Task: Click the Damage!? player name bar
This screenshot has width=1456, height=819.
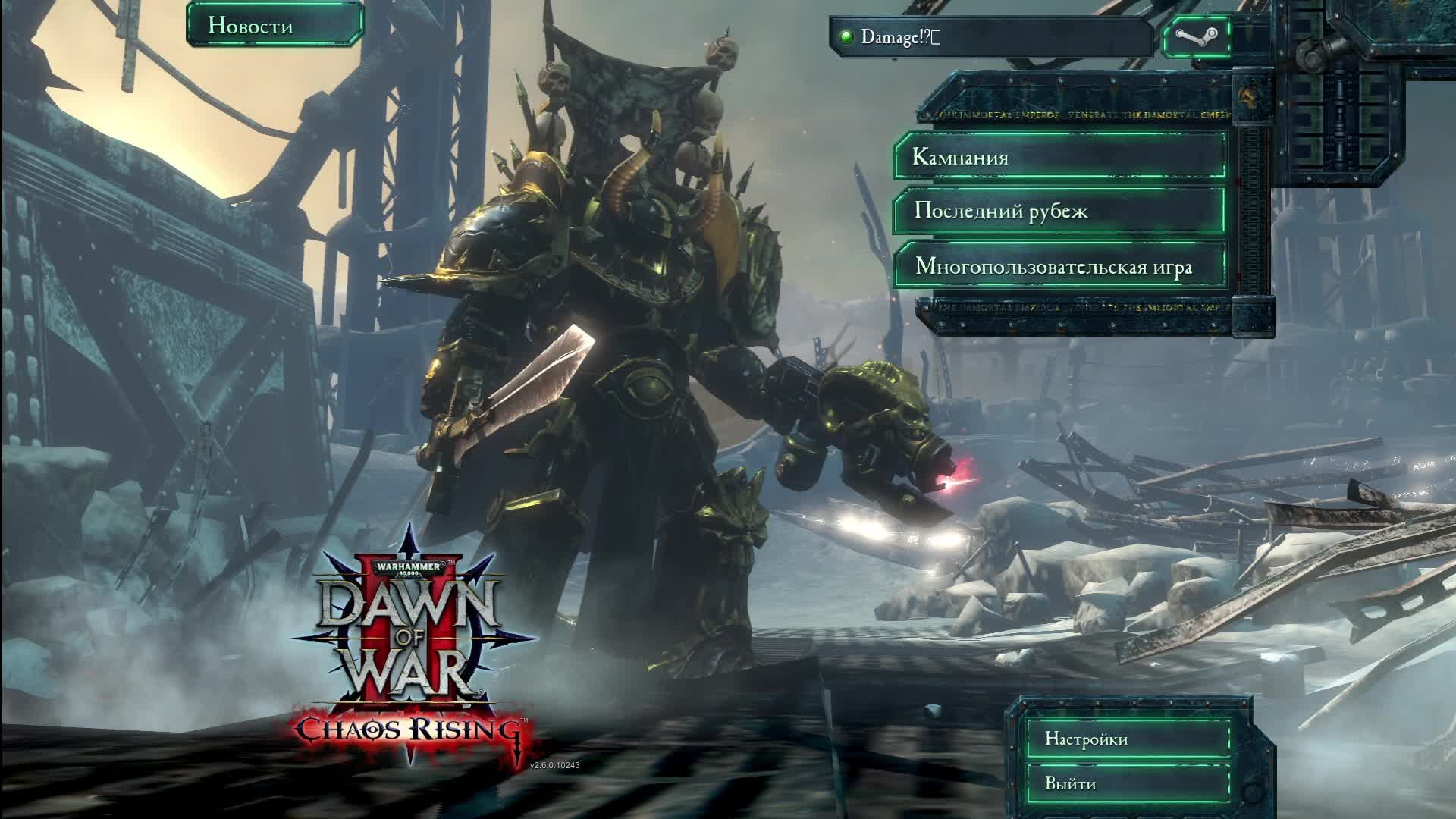Action: point(991,37)
